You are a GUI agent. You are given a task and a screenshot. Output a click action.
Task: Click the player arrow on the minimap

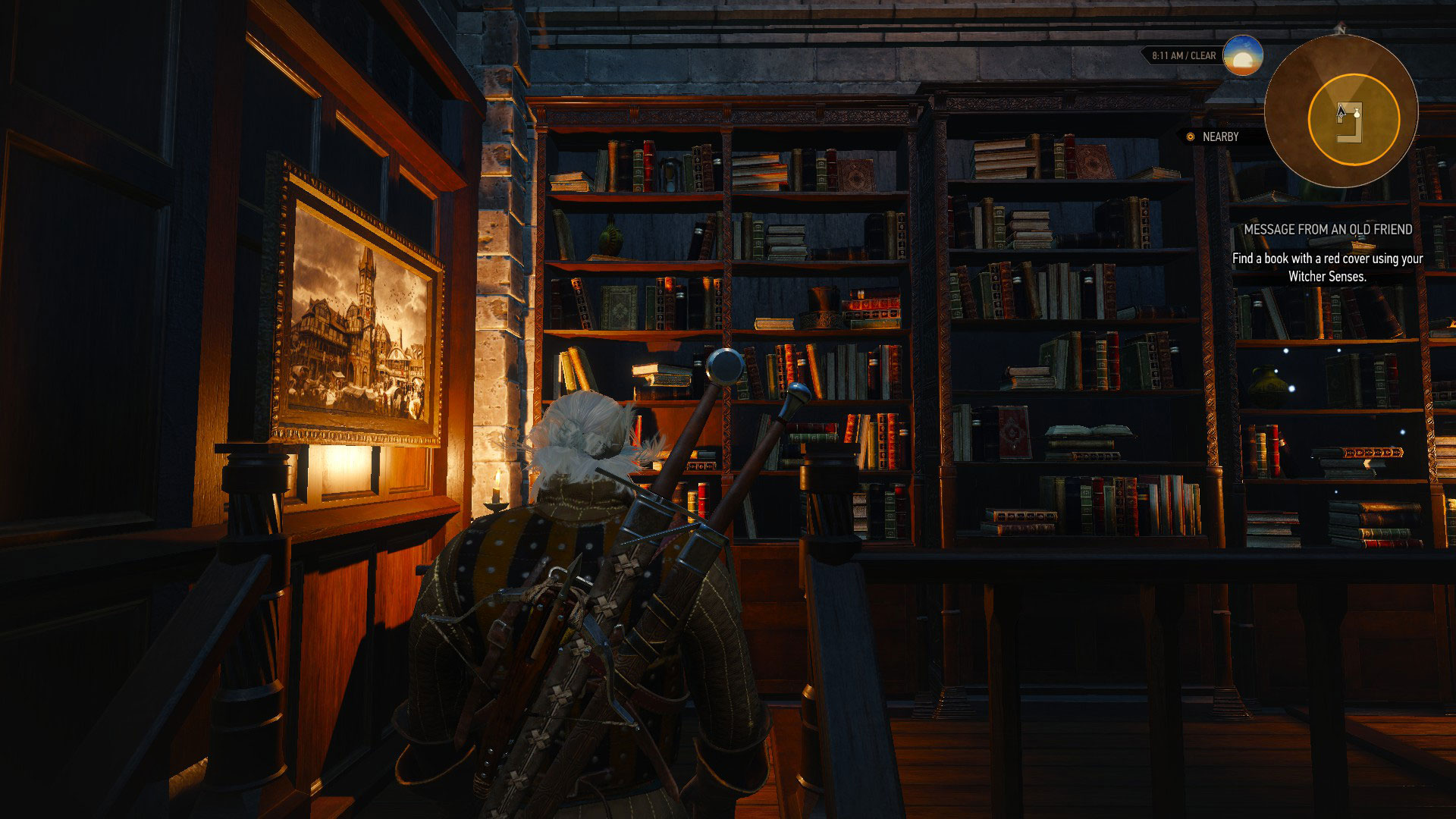(x=1341, y=111)
